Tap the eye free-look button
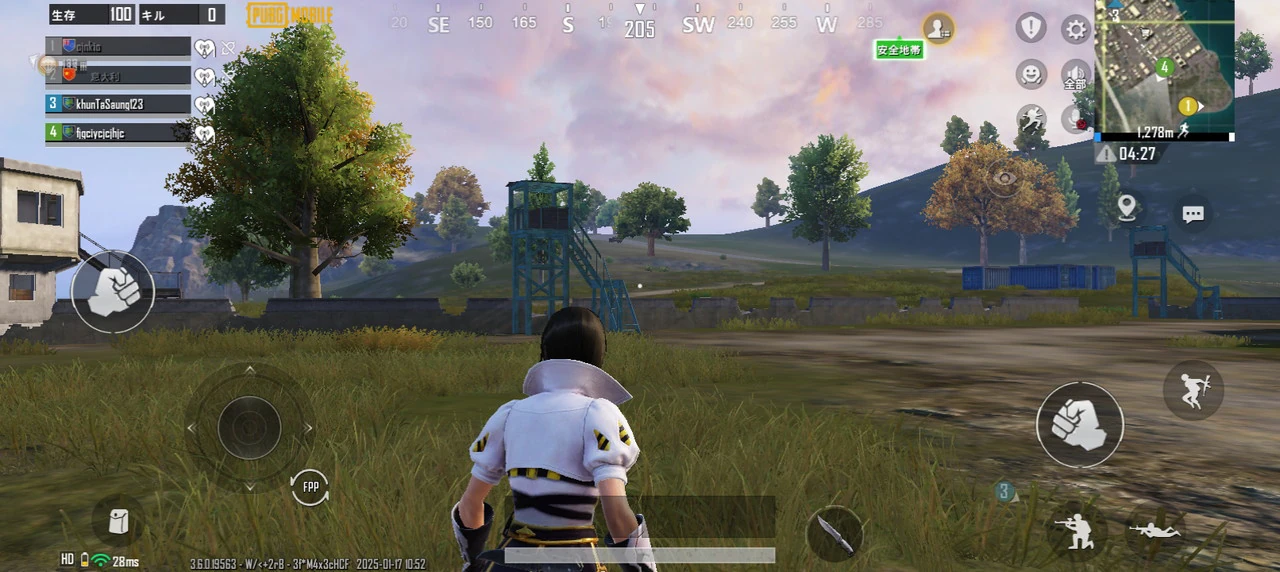Image resolution: width=1280 pixels, height=572 pixels. pyautogui.click(x=1003, y=178)
